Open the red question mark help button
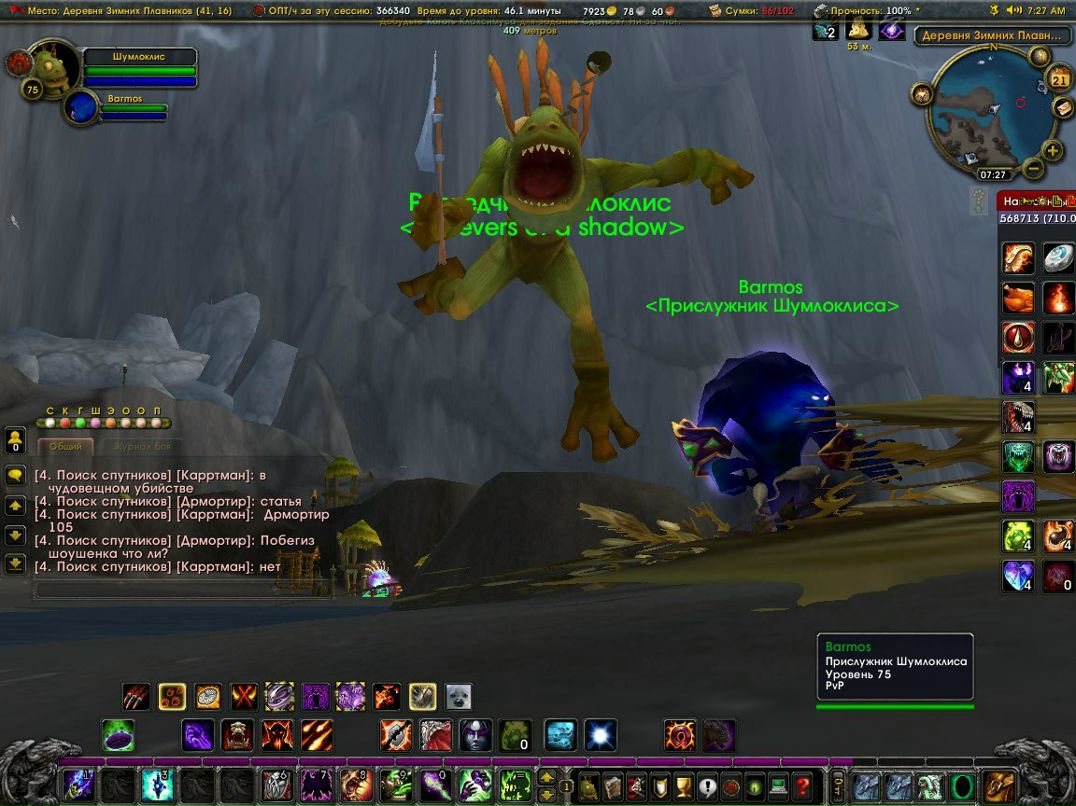Viewport: 1076px width, 806px height. 802,785
